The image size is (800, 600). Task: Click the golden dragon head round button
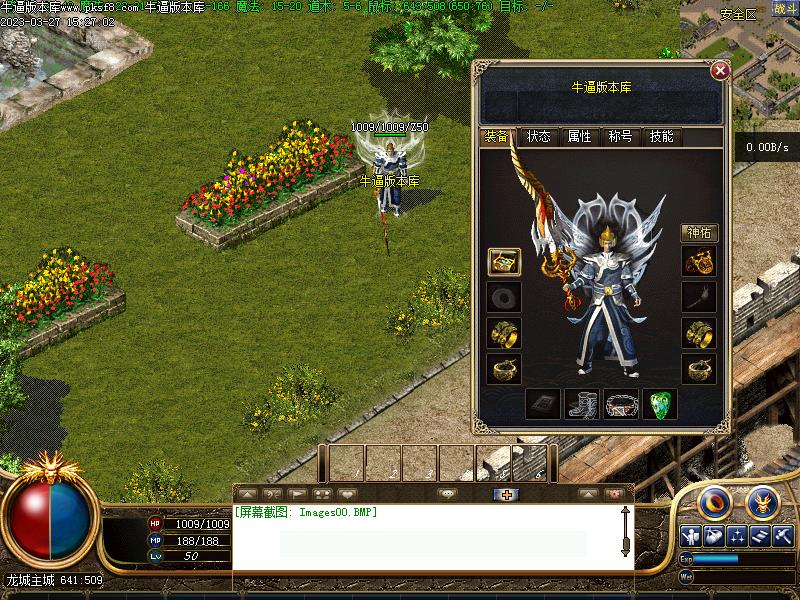pyautogui.click(x=762, y=500)
